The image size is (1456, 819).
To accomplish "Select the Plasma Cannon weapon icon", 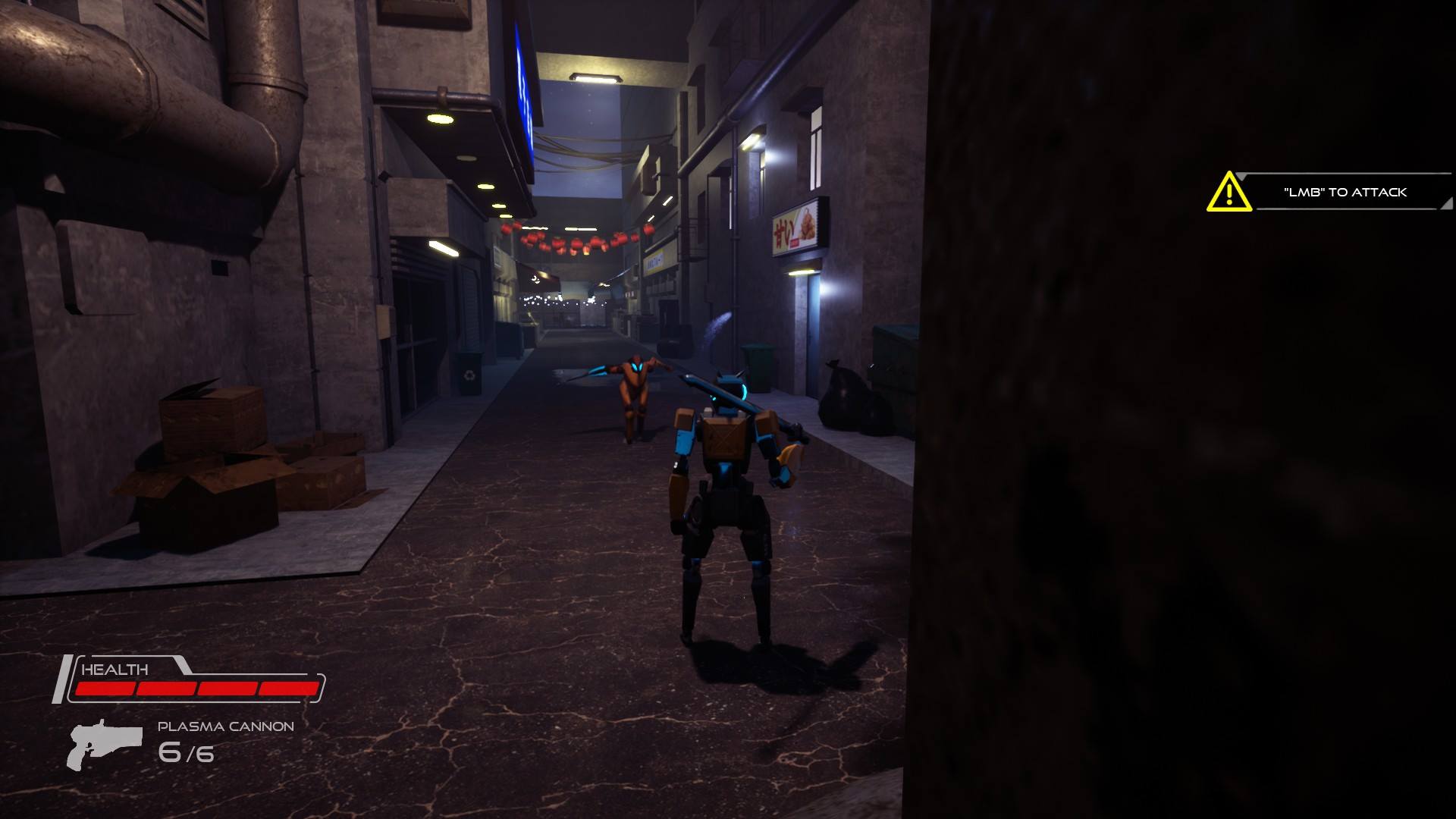I will tap(104, 743).
